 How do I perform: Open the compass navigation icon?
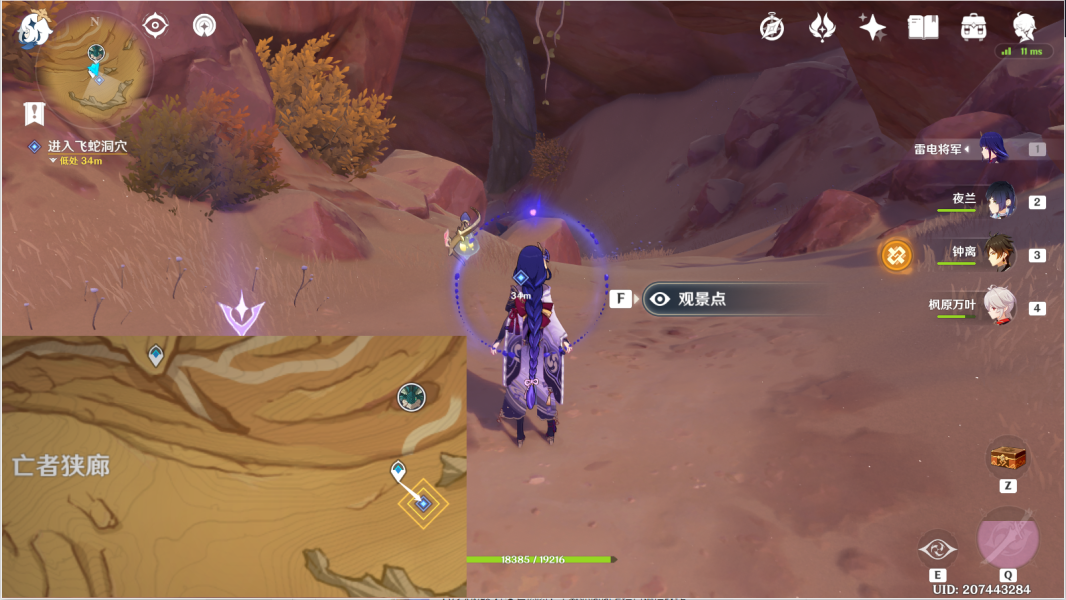(772, 28)
